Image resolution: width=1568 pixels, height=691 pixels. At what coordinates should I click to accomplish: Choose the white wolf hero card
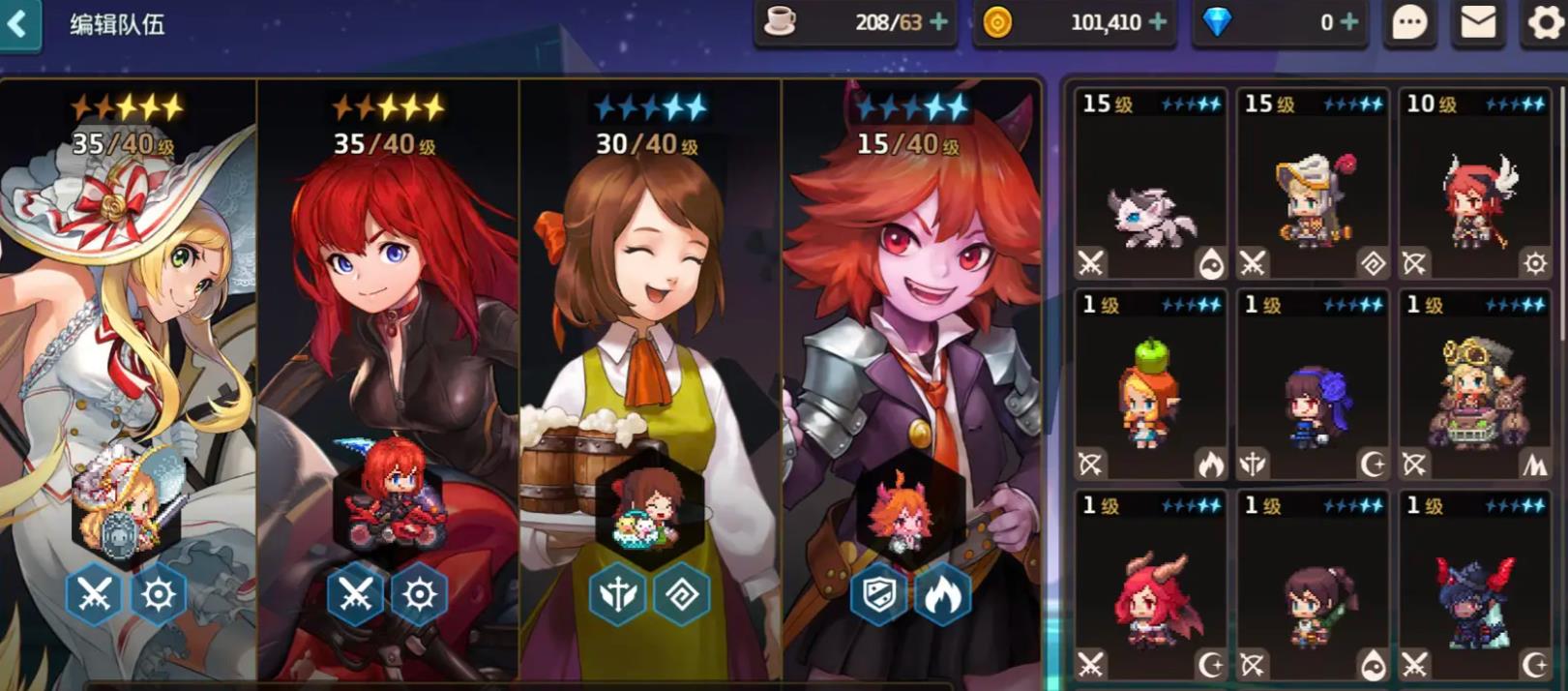(x=1150, y=184)
